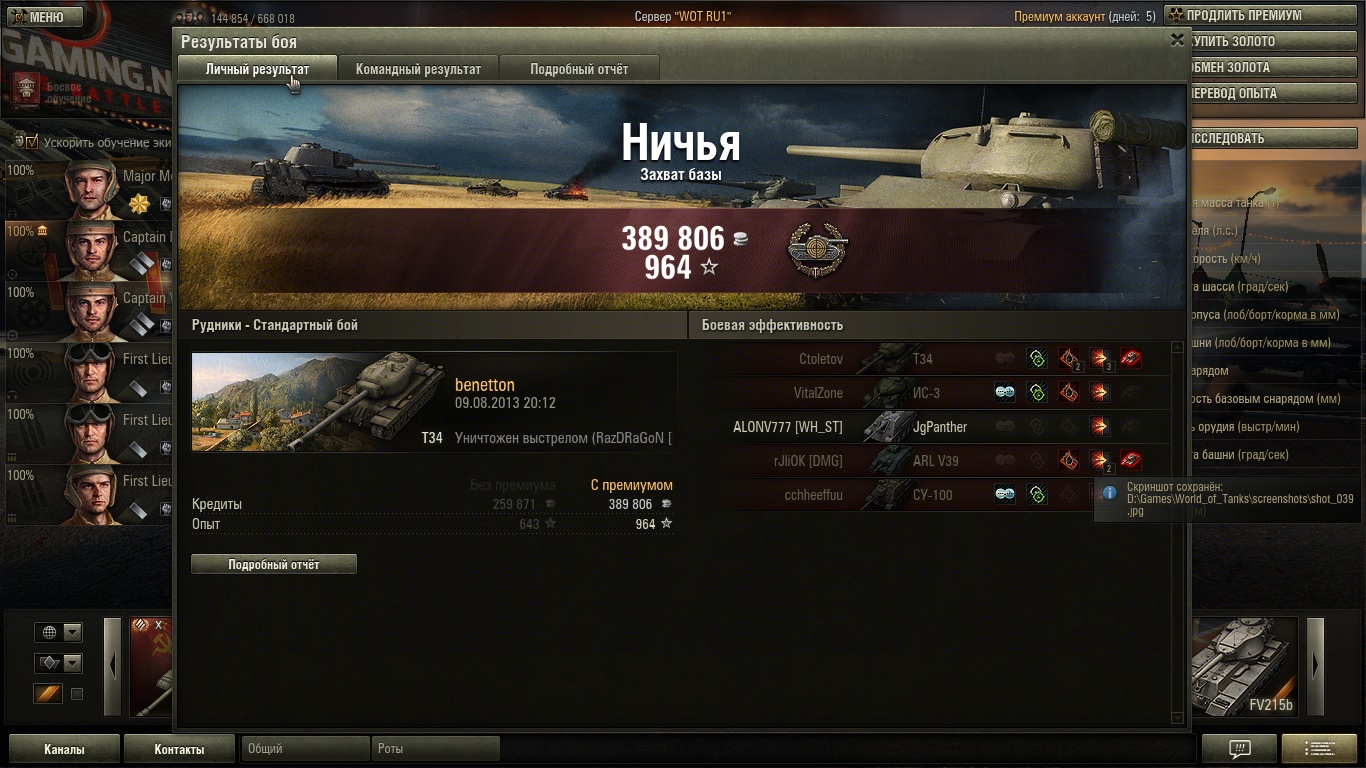Open the Каналы chat channels
Image resolution: width=1366 pixels, height=768 pixels.
pyautogui.click(x=64, y=749)
